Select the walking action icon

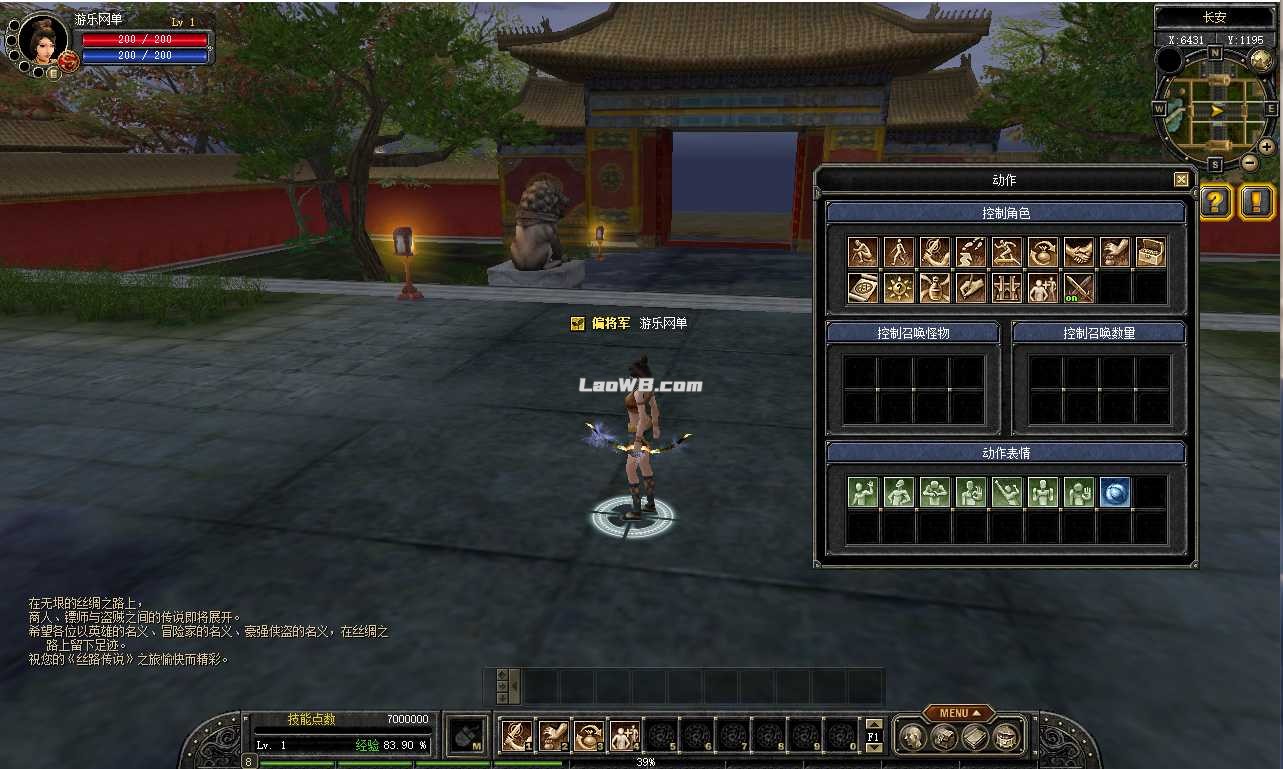click(898, 252)
